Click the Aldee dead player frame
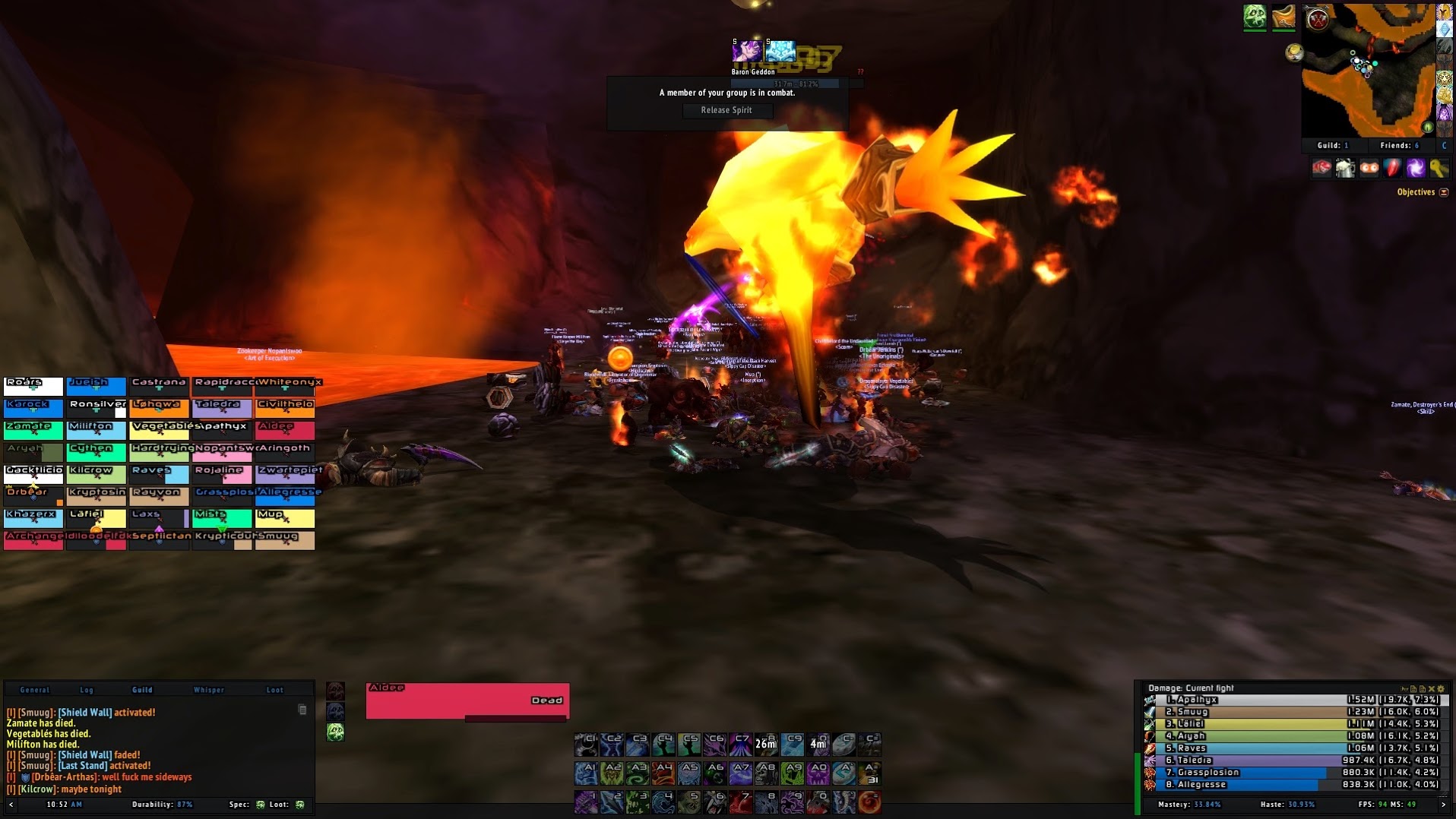The width and height of the screenshot is (1456, 819). point(467,700)
